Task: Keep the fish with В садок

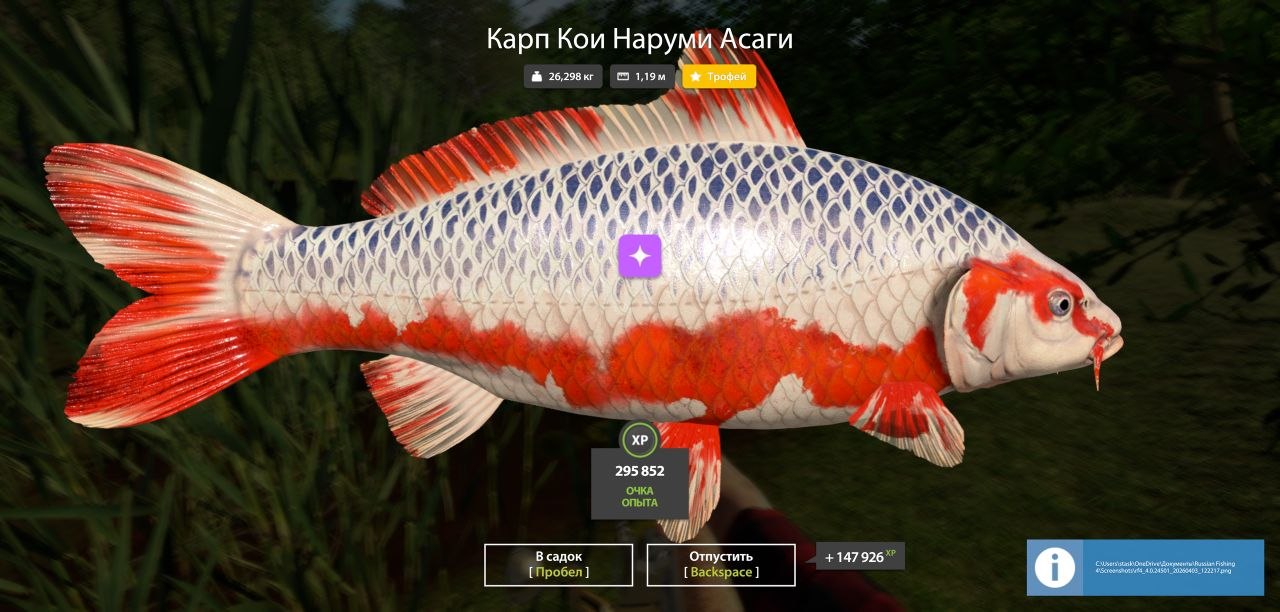Action: pyautogui.click(x=558, y=564)
